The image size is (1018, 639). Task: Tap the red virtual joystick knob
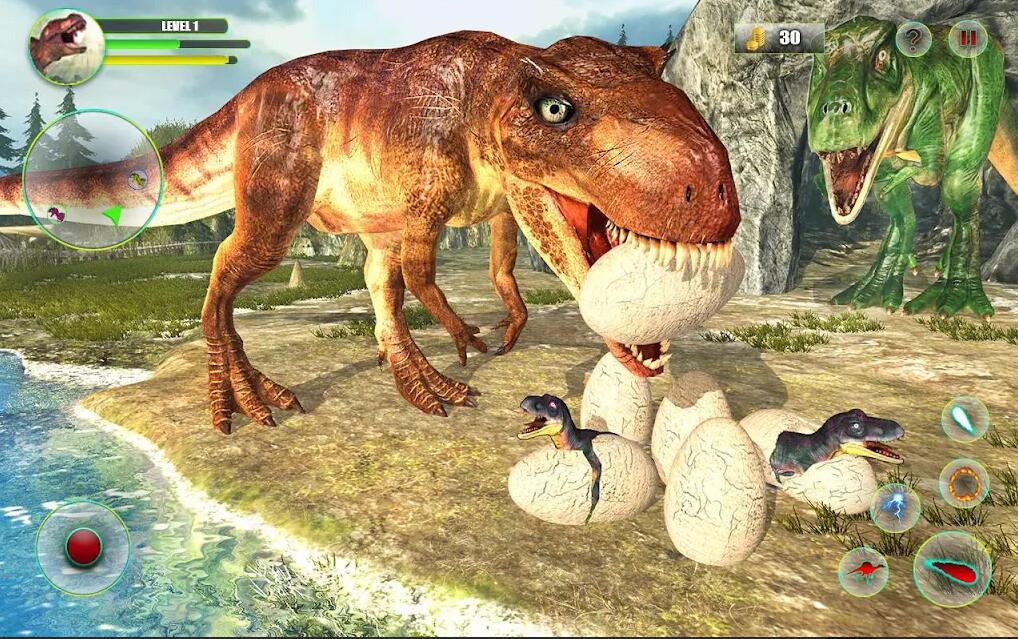tap(83, 546)
